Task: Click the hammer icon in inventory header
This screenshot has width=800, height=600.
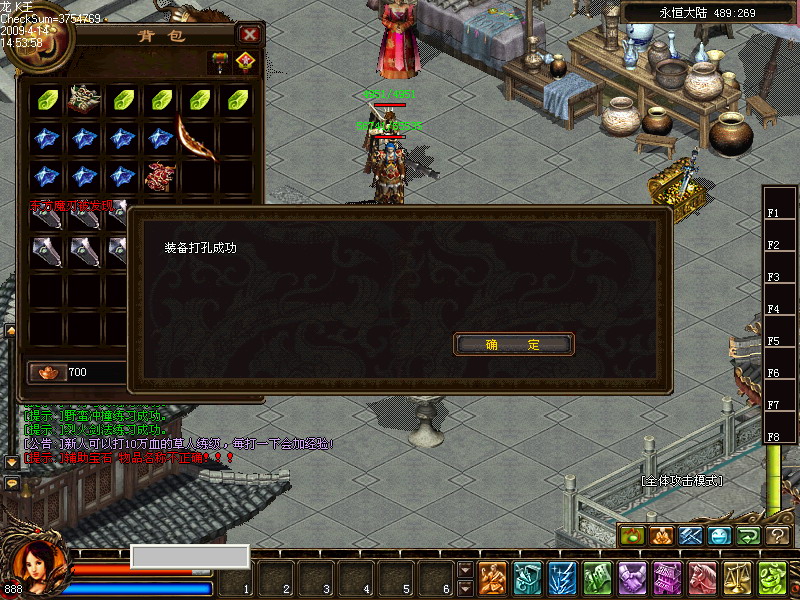Action: 219,62
